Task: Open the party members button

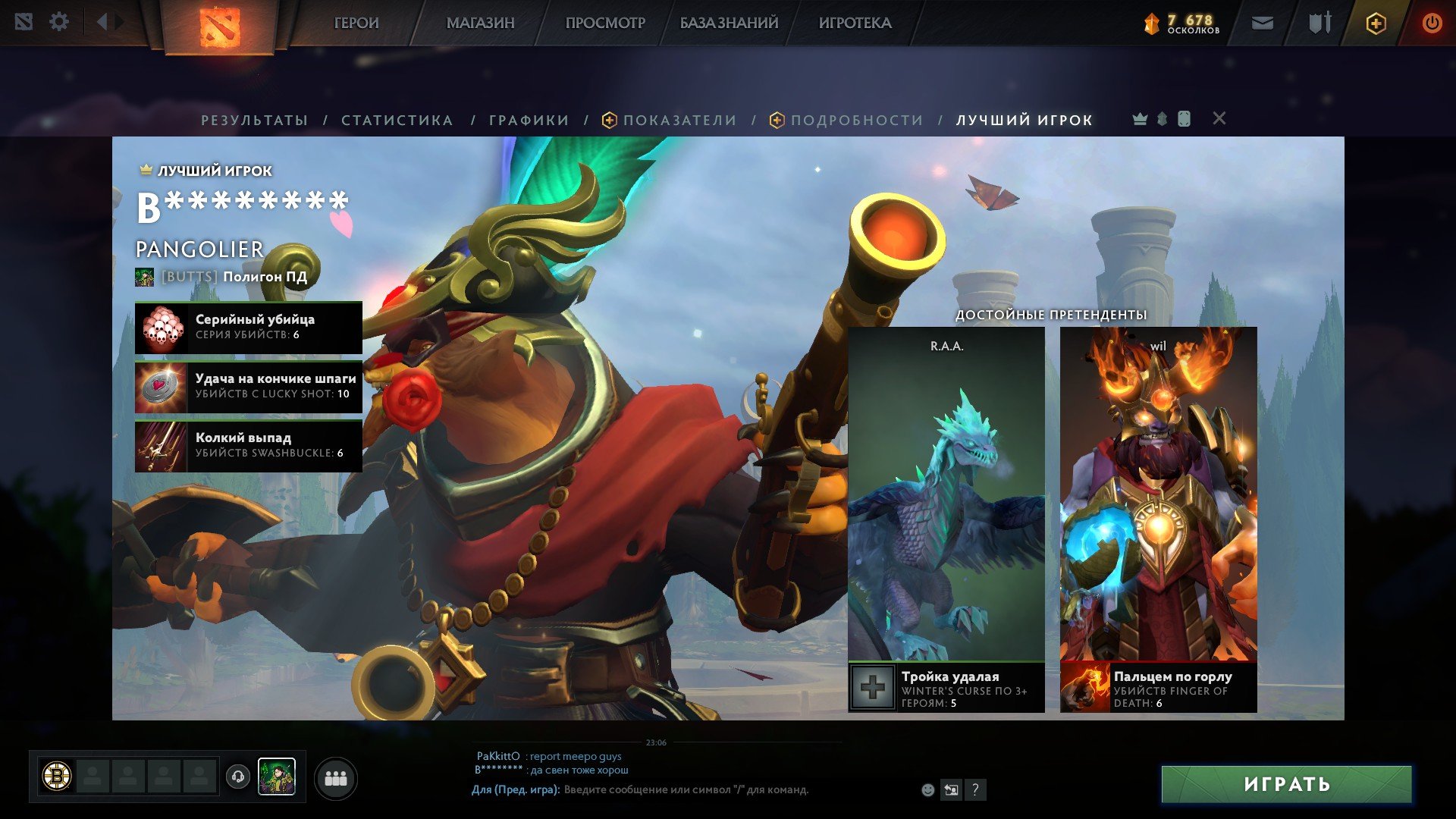Action: click(x=335, y=779)
